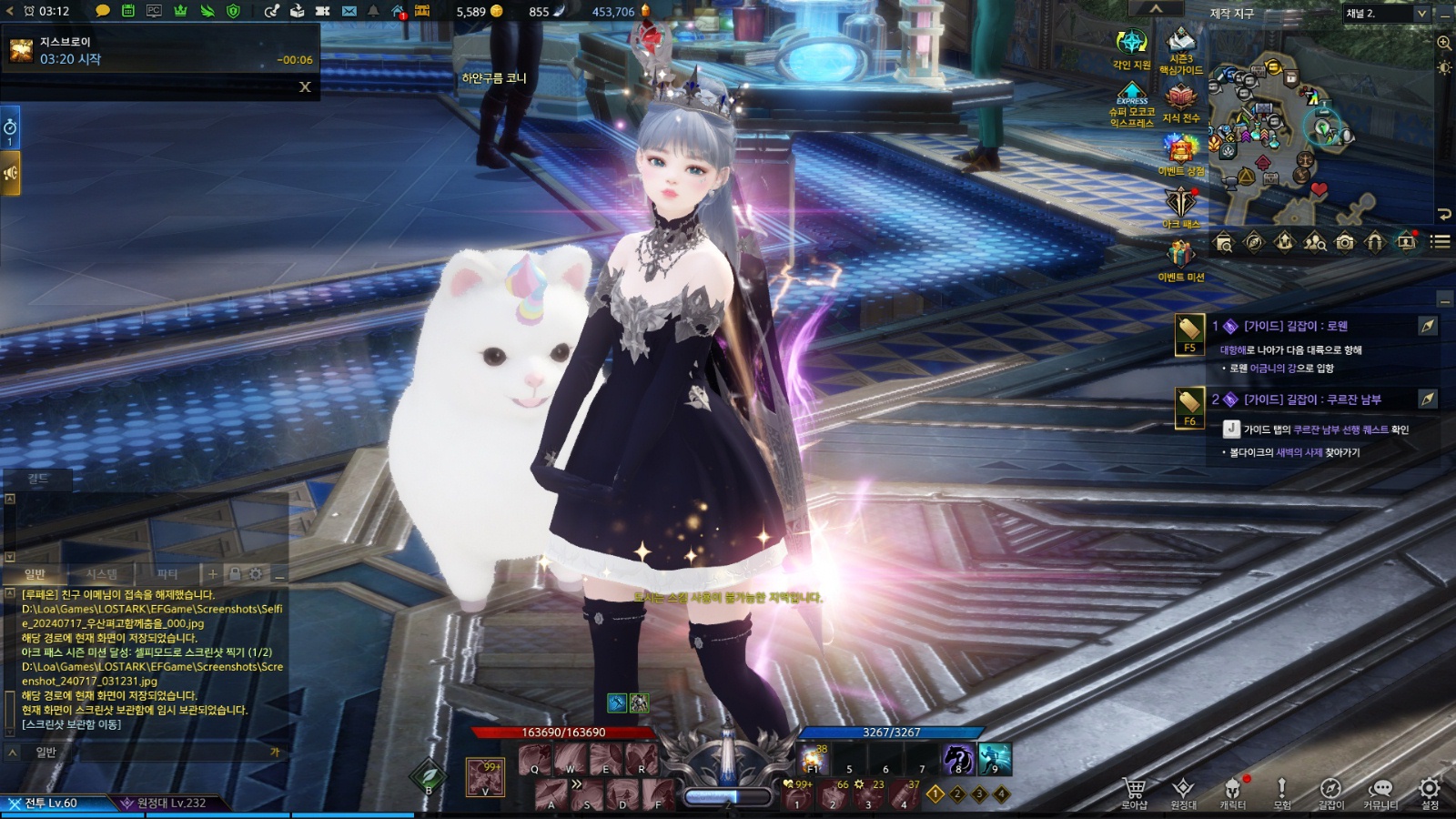Expand the 채널 2 channel dropdown
Viewport: 1456px width, 819px height.
(x=1421, y=14)
